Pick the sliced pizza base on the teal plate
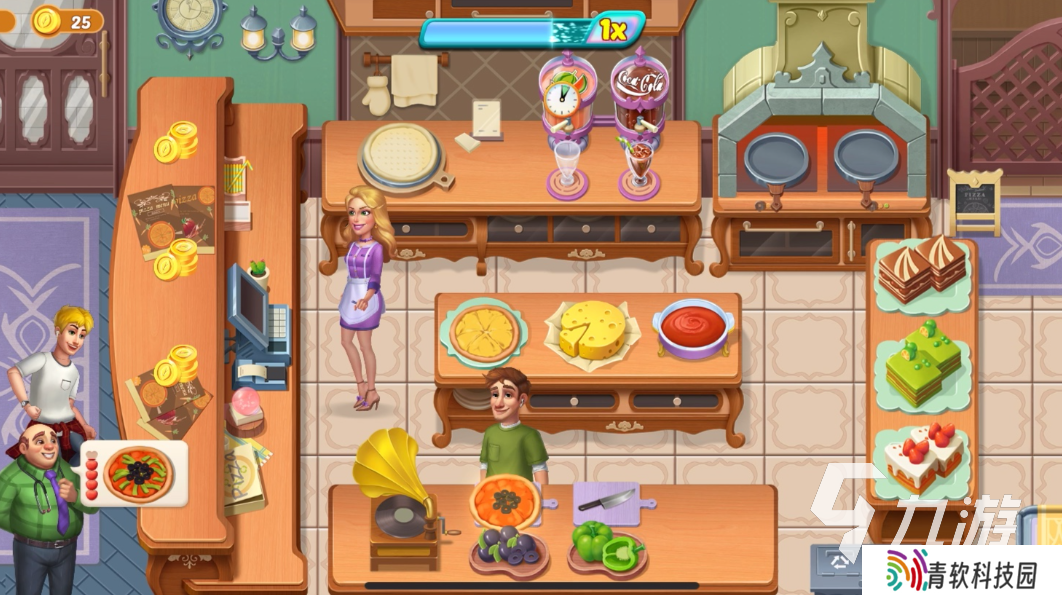The height and width of the screenshot is (595, 1062). coord(485,334)
